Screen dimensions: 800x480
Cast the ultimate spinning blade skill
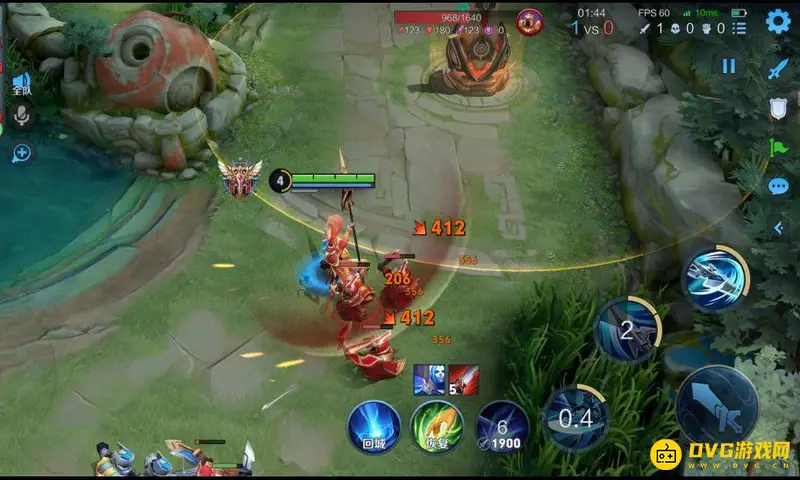[716, 278]
